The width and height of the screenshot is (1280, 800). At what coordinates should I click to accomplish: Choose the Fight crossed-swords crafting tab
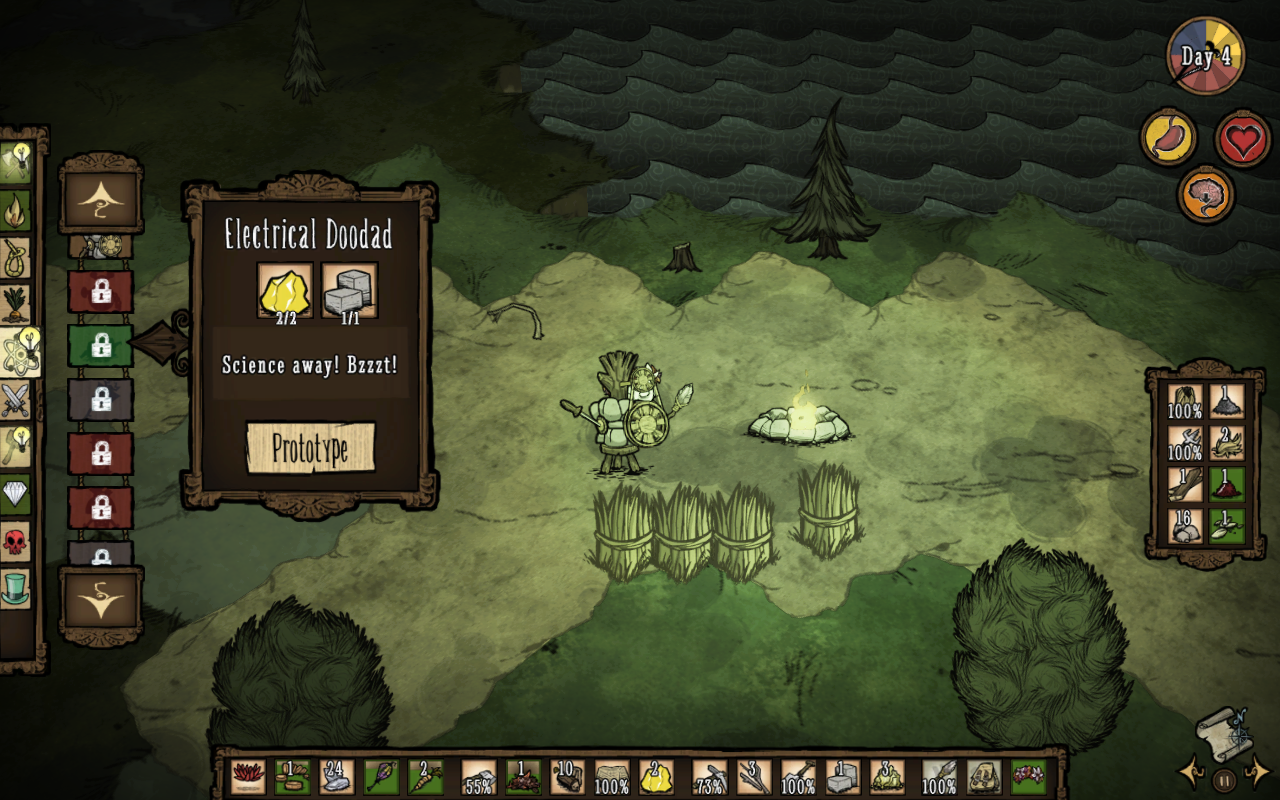tap(16, 400)
